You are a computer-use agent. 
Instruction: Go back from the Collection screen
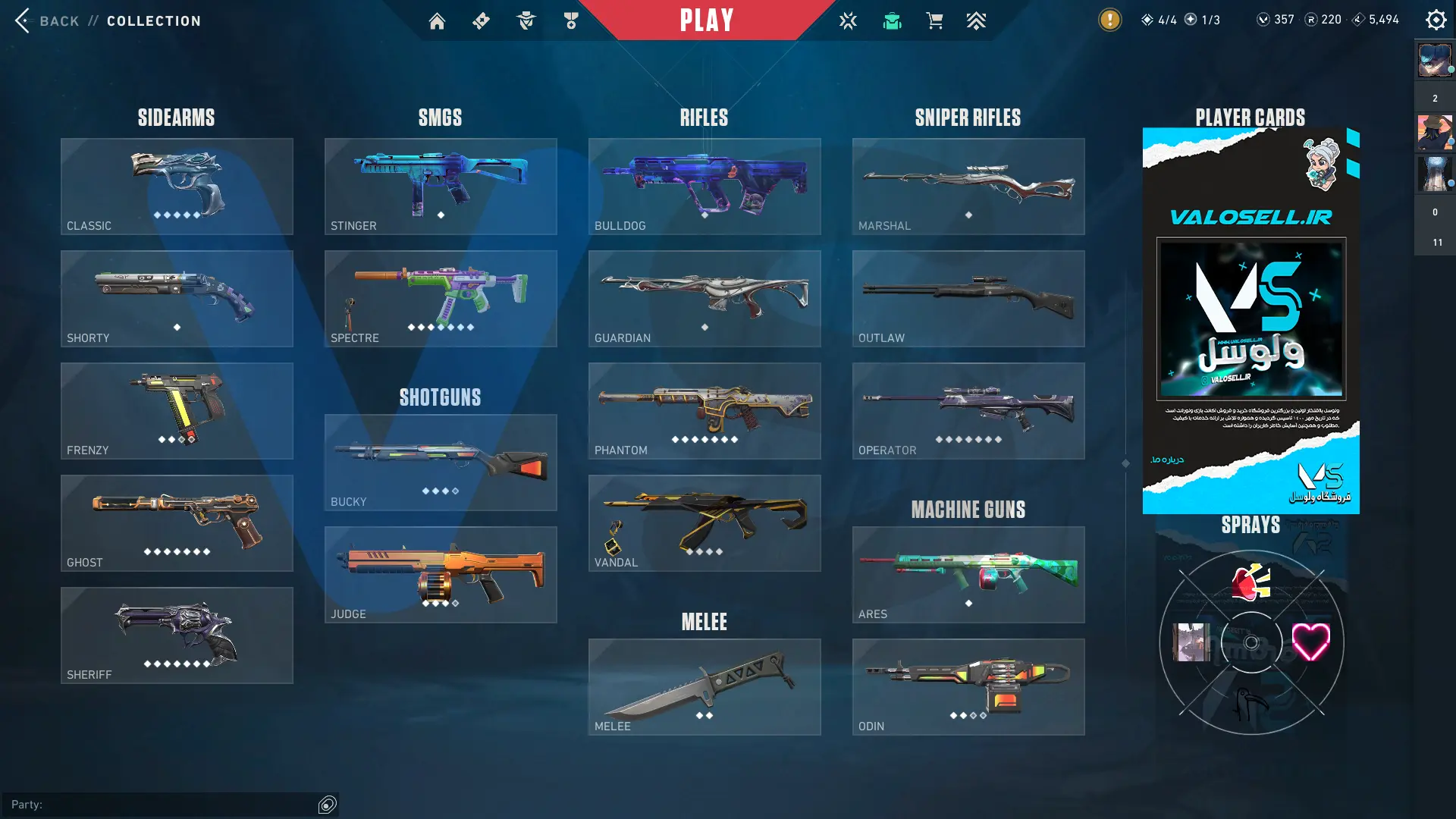point(45,20)
